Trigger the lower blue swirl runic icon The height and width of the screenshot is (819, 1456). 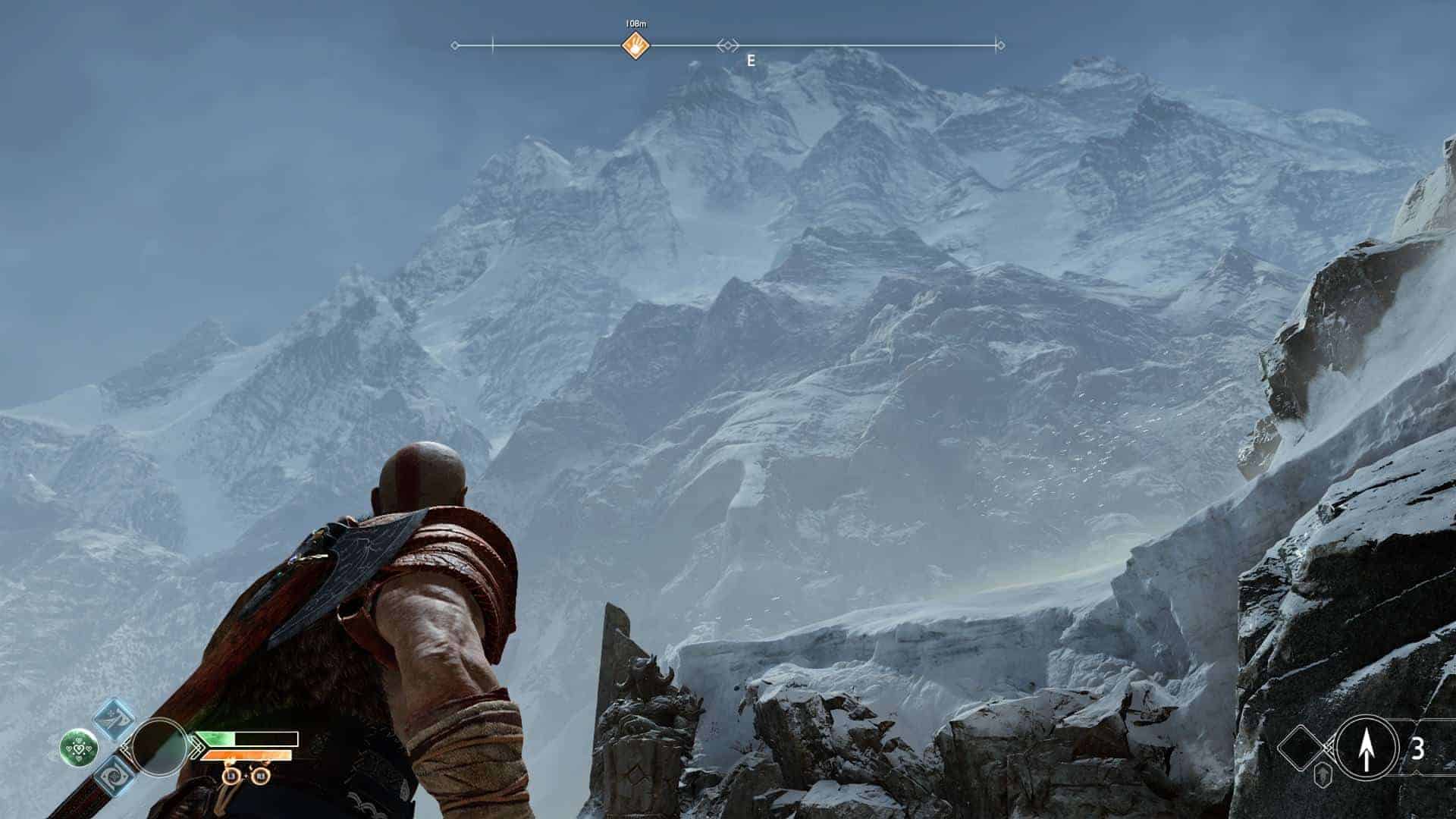click(115, 776)
